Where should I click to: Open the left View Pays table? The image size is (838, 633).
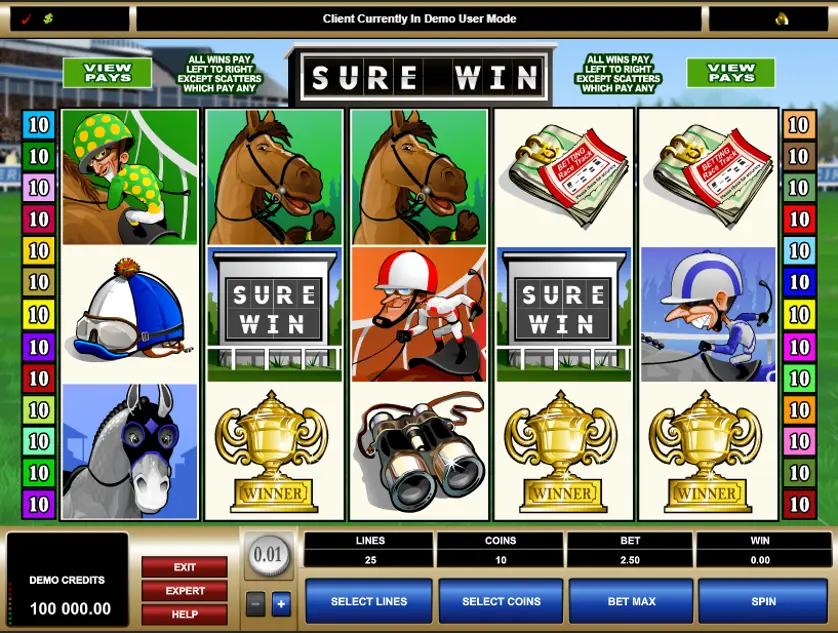107,72
